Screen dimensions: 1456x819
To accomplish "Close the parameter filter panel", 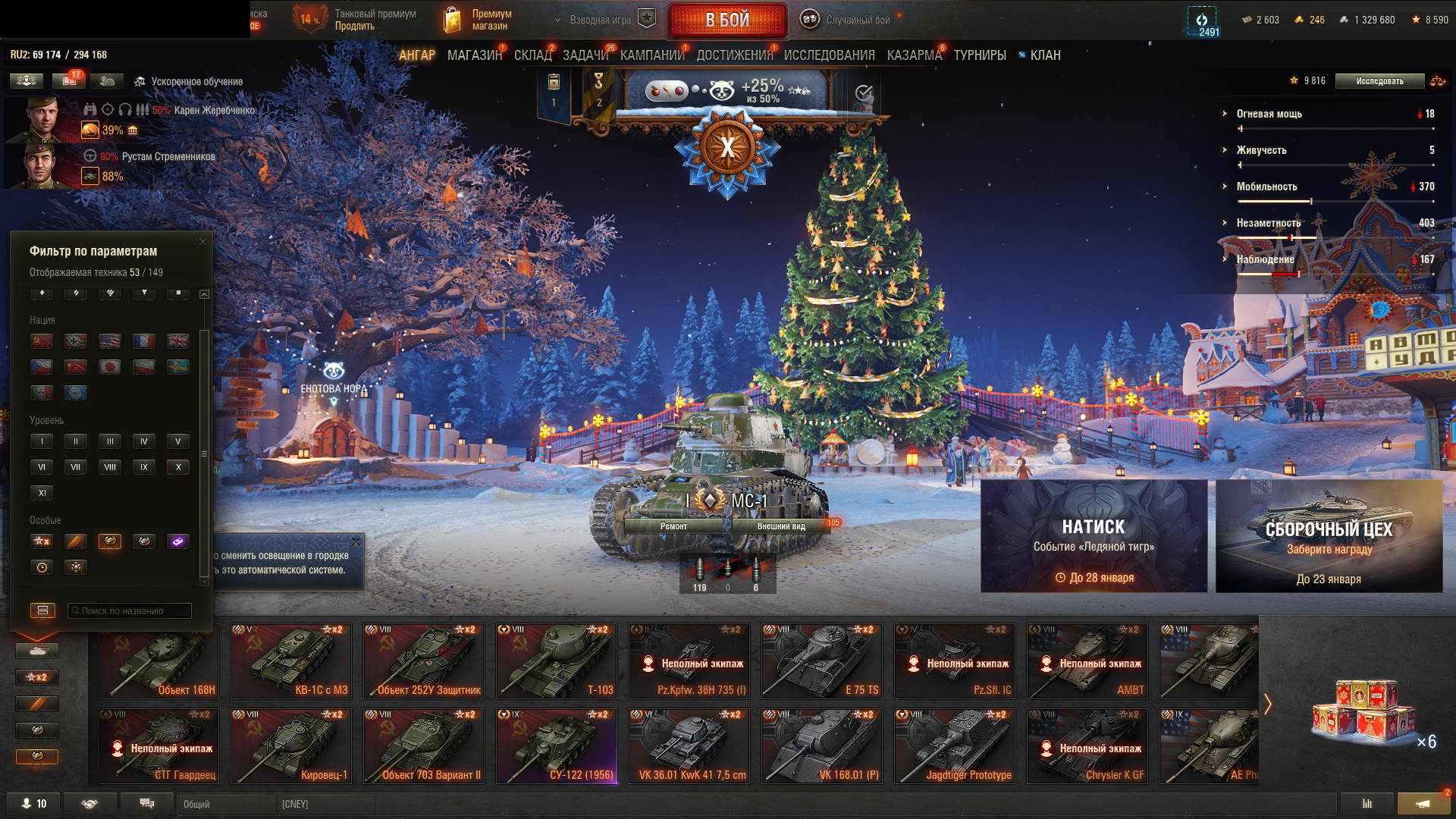I will [x=202, y=241].
